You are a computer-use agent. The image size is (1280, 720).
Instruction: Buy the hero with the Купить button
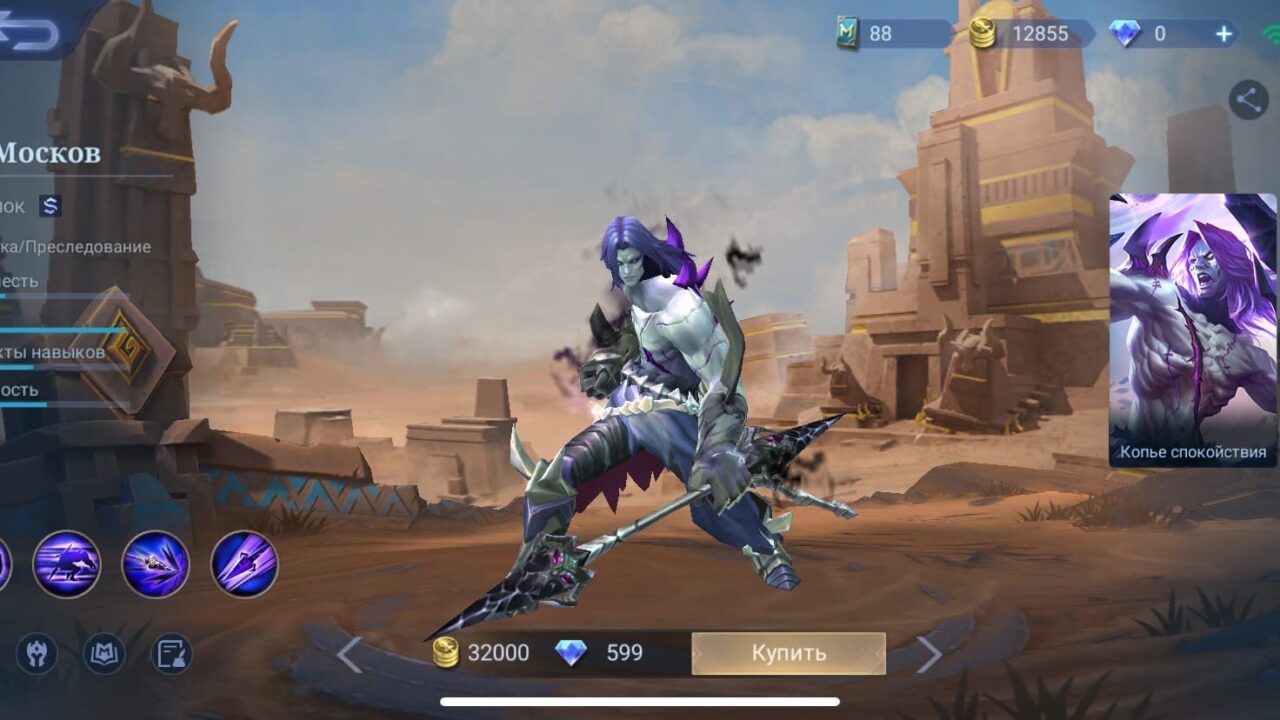click(x=788, y=653)
